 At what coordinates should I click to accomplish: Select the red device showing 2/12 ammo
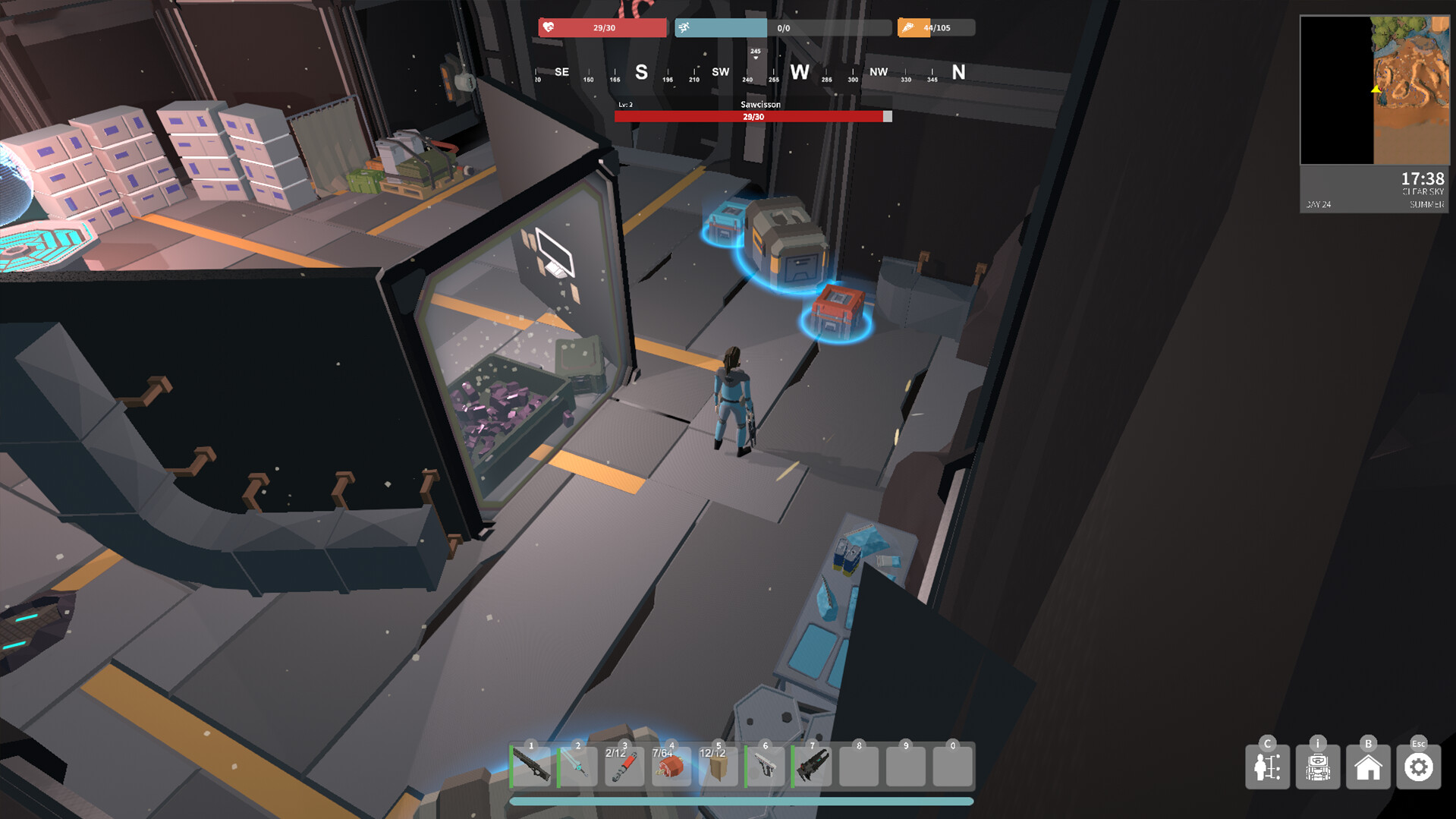pos(624,766)
